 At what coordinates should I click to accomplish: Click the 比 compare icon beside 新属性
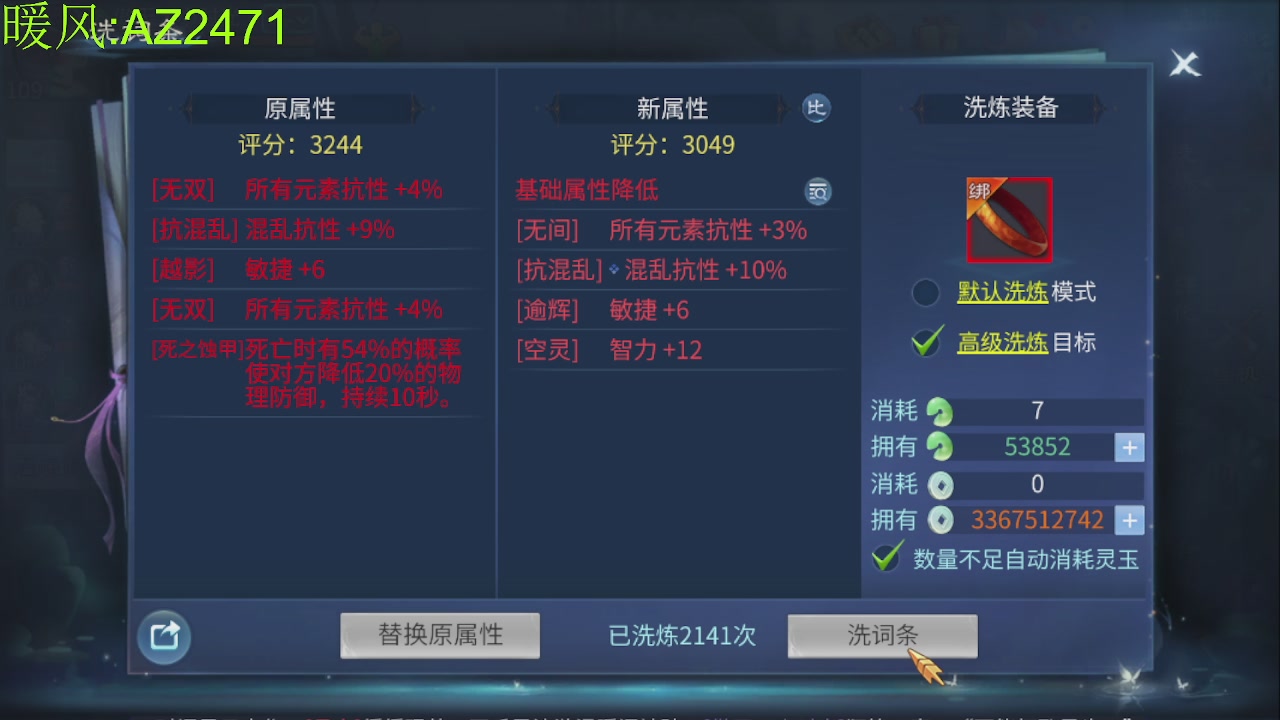(x=818, y=108)
